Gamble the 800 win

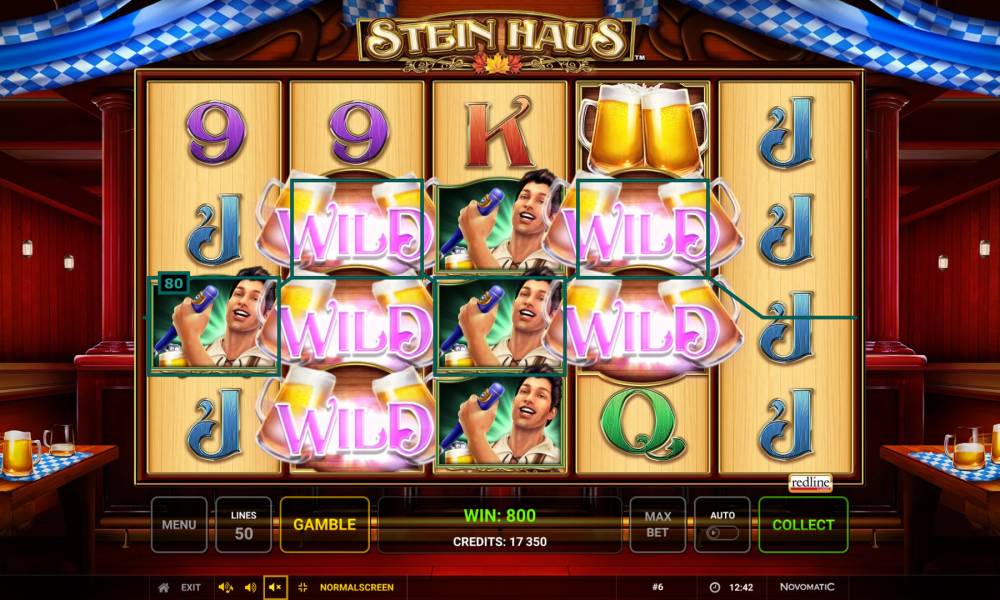point(324,524)
